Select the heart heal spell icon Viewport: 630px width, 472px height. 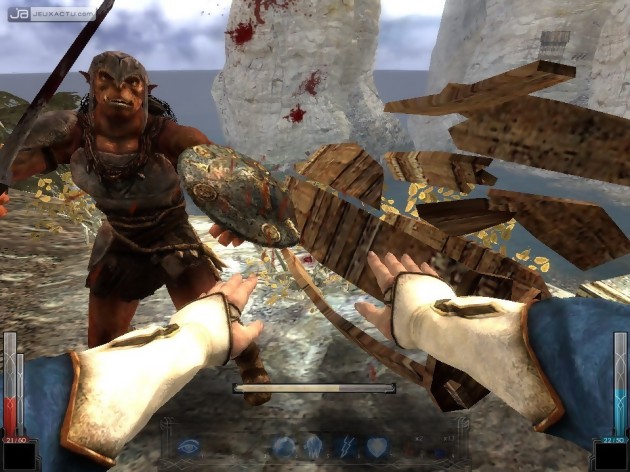376,447
